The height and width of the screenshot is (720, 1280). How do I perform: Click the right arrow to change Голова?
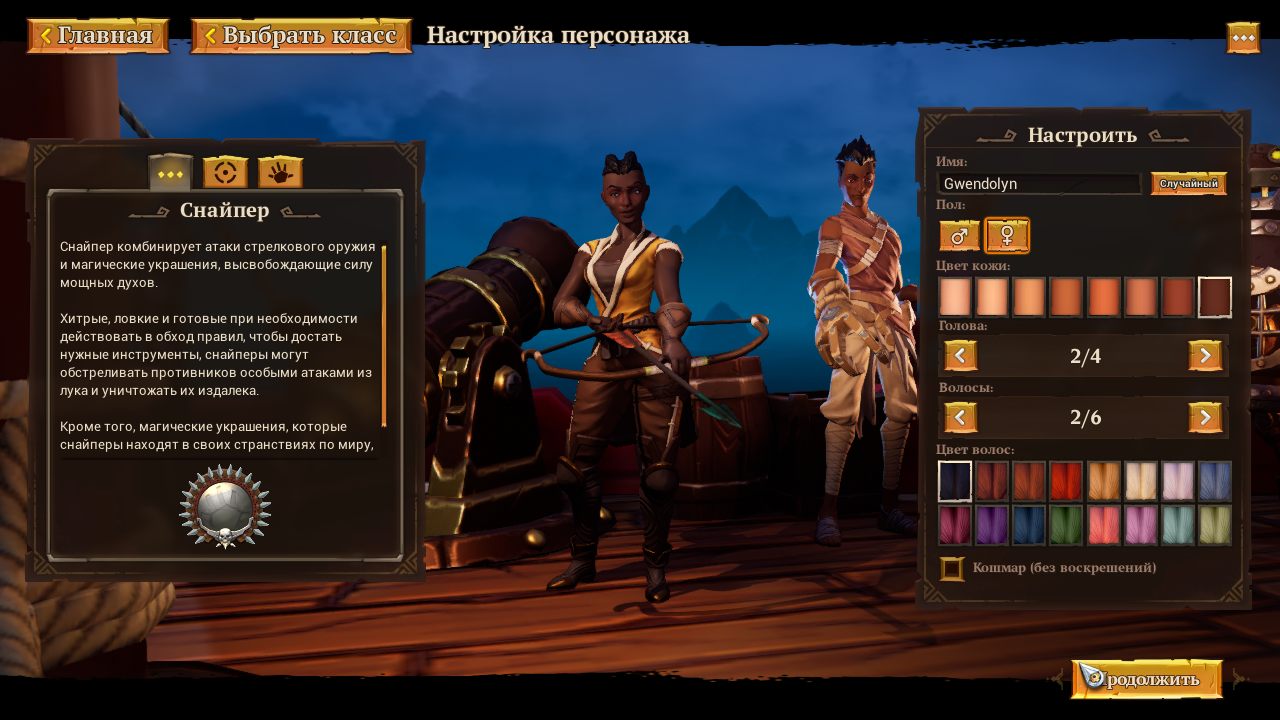tap(1205, 356)
